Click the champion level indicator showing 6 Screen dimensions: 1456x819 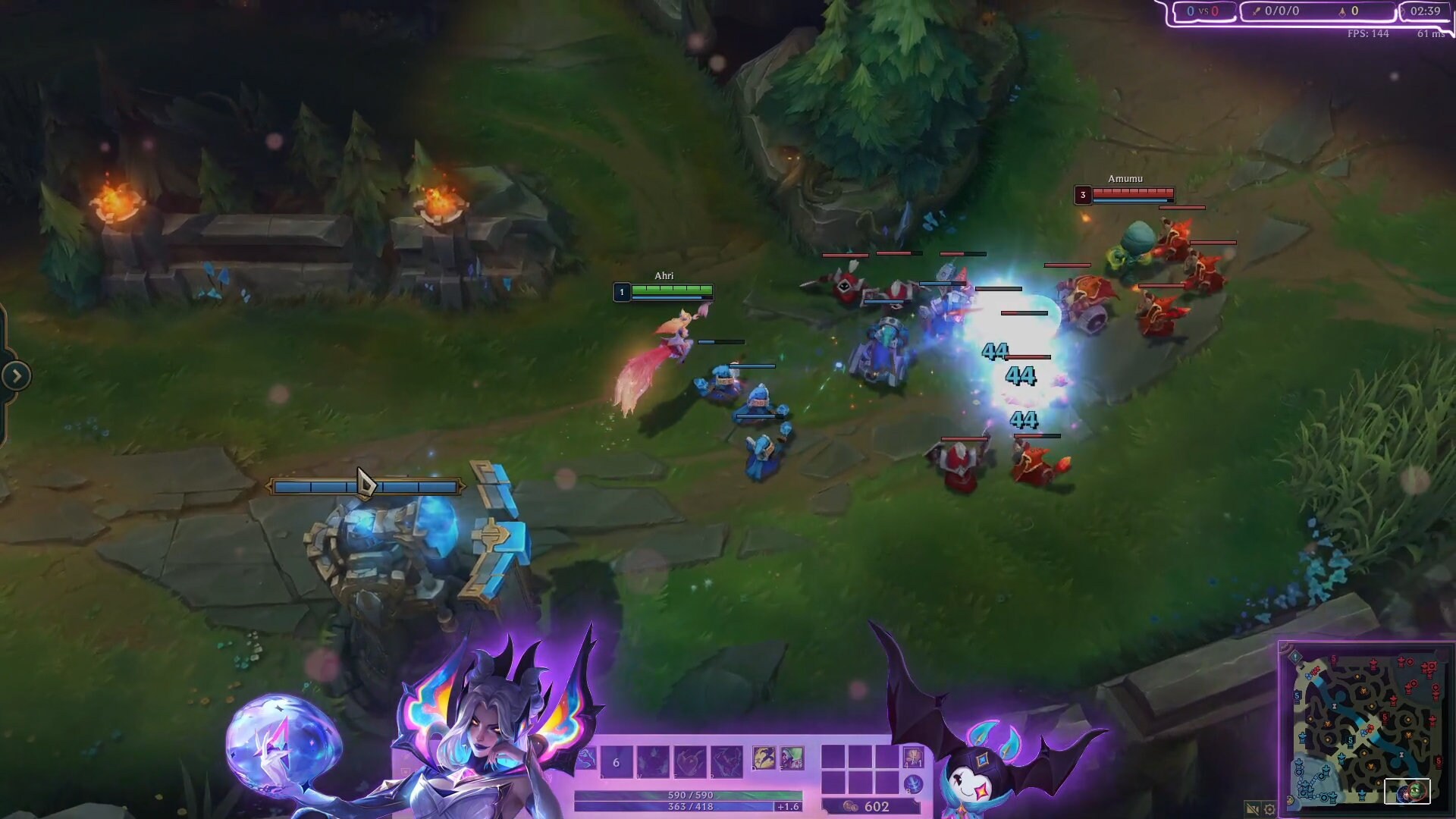[x=616, y=761]
